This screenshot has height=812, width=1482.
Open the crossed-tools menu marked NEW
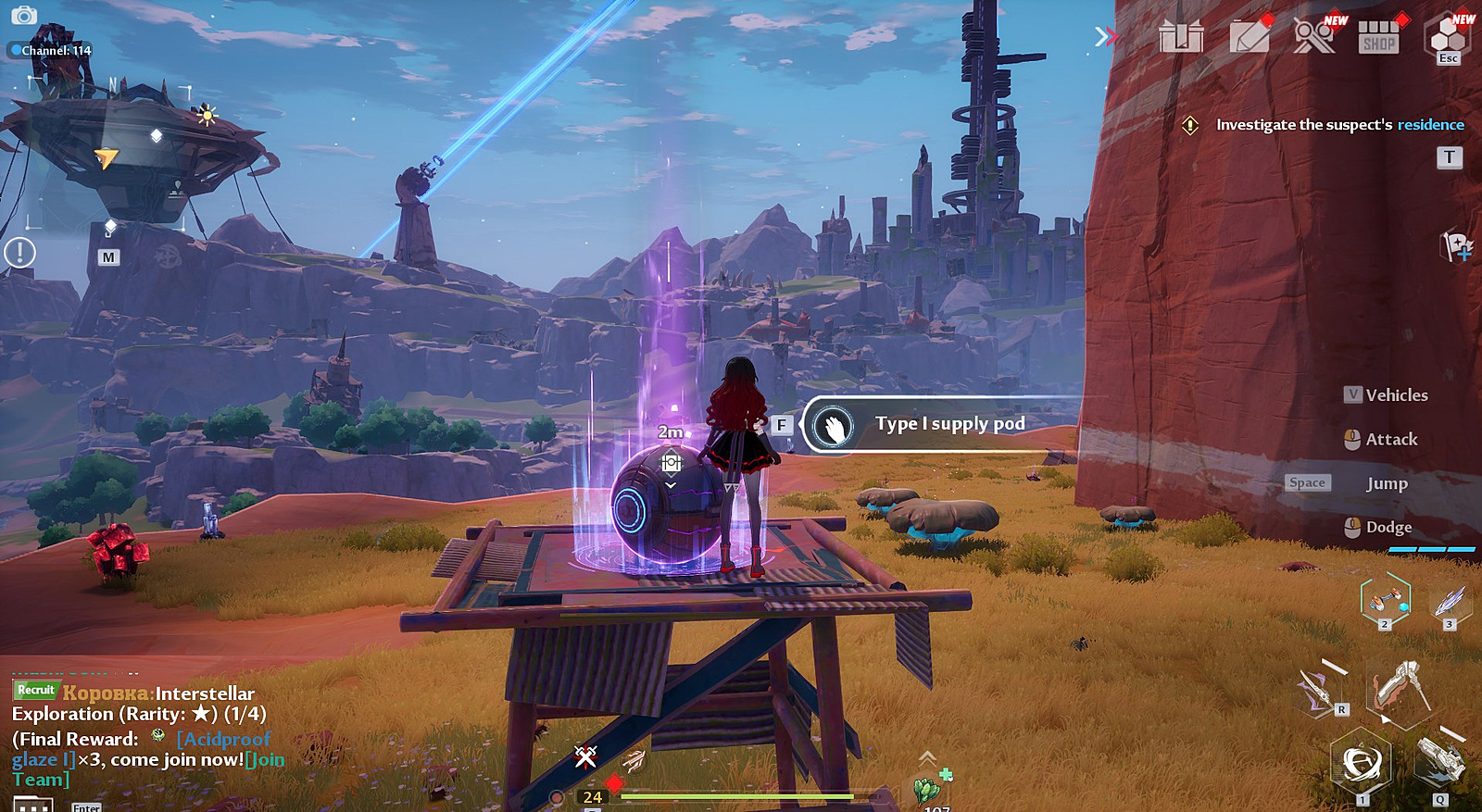pyautogui.click(x=1313, y=37)
